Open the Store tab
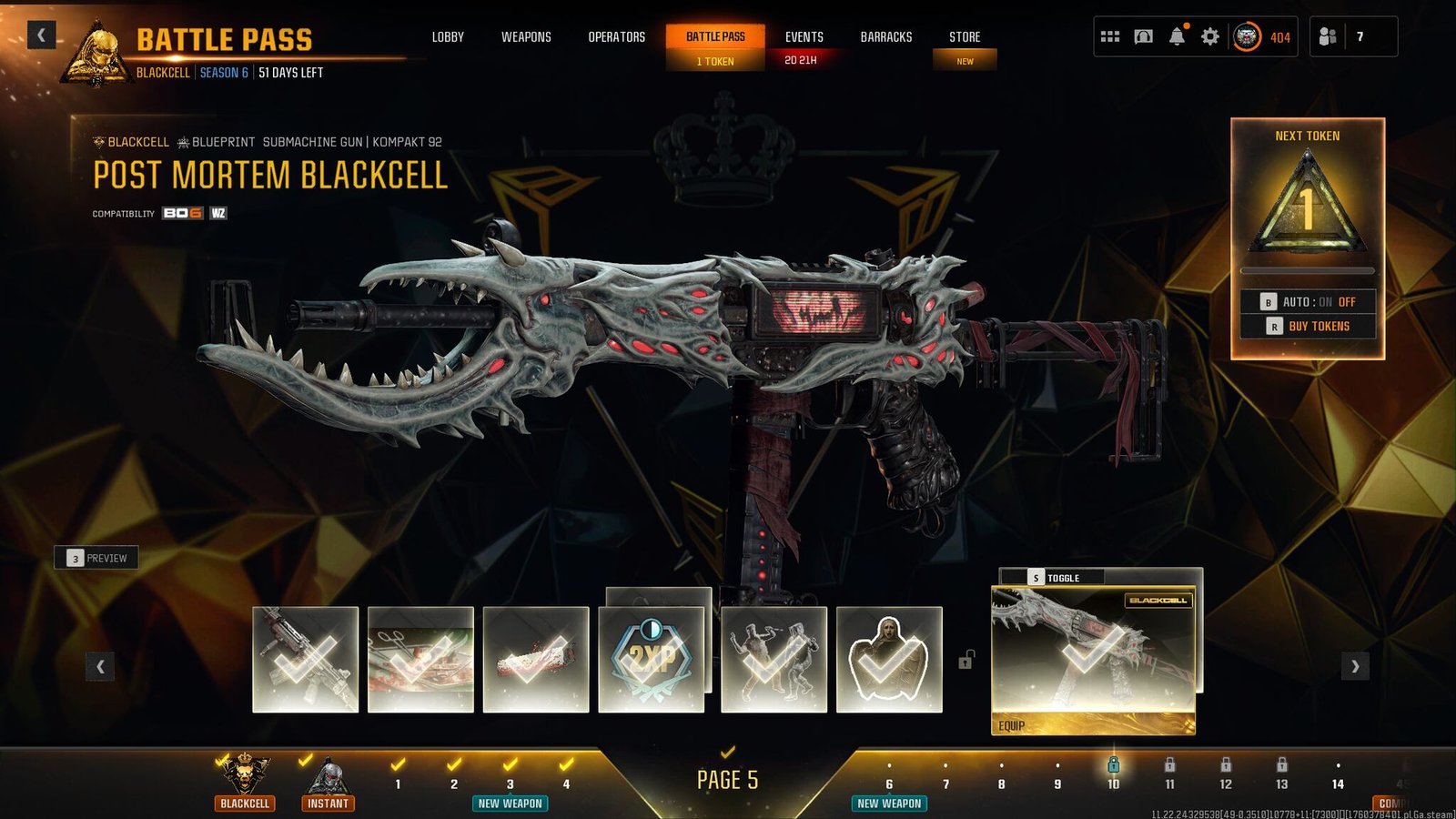 [x=965, y=37]
